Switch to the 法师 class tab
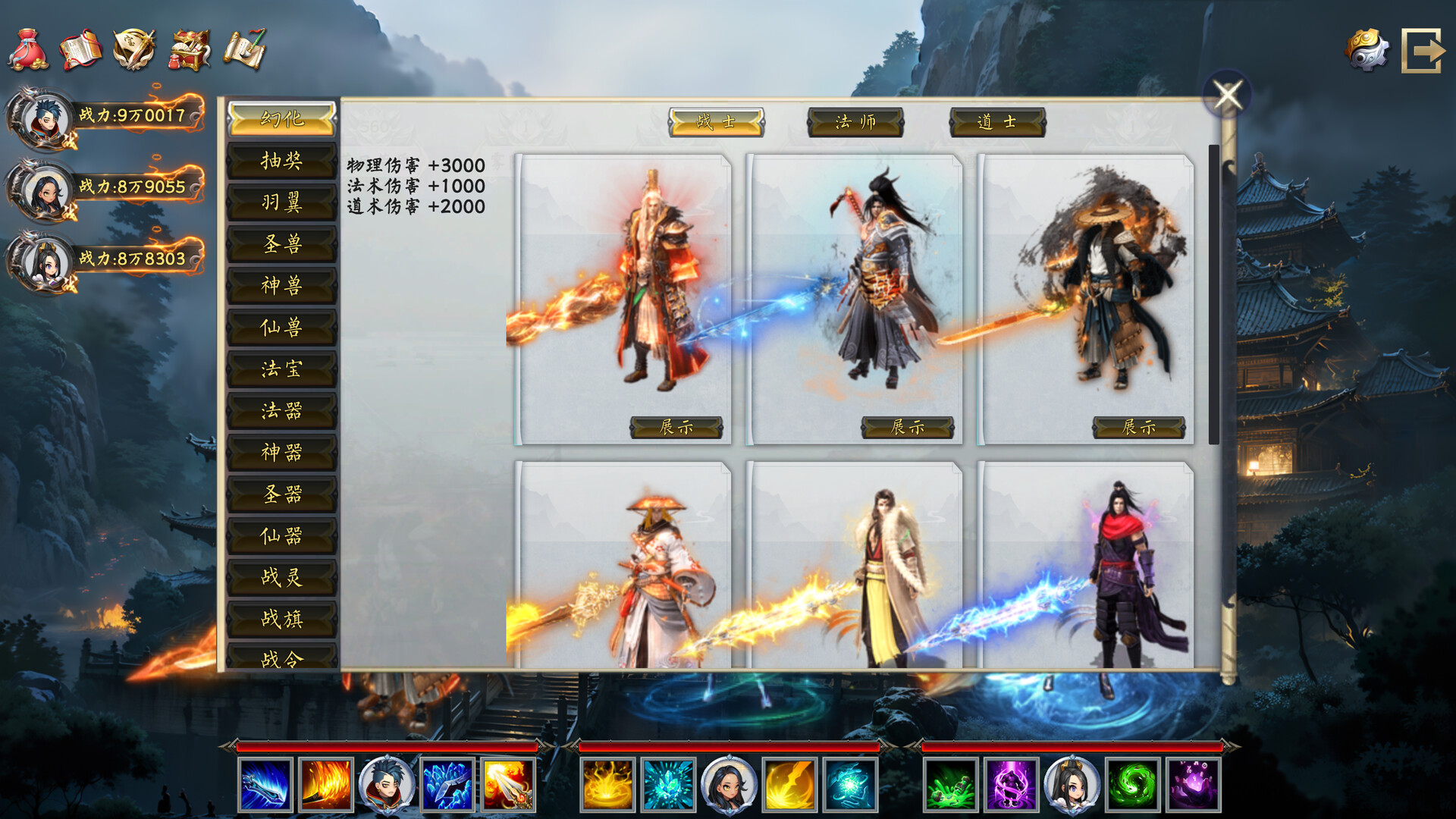The height and width of the screenshot is (819, 1456). (857, 121)
